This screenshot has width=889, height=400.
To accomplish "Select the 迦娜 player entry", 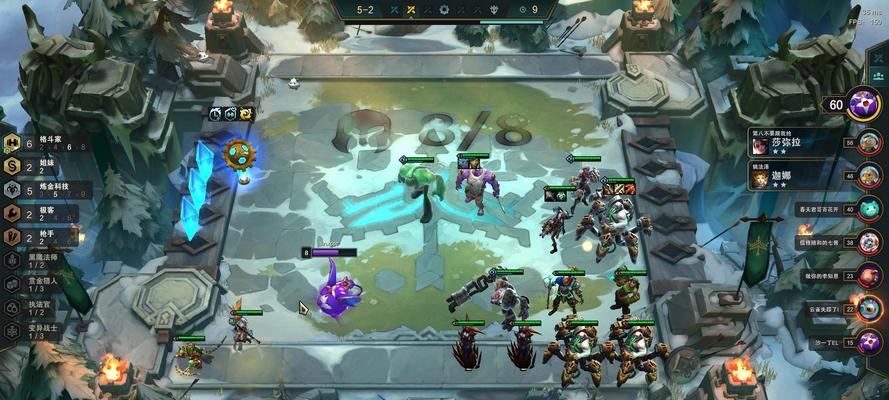I will (791, 178).
